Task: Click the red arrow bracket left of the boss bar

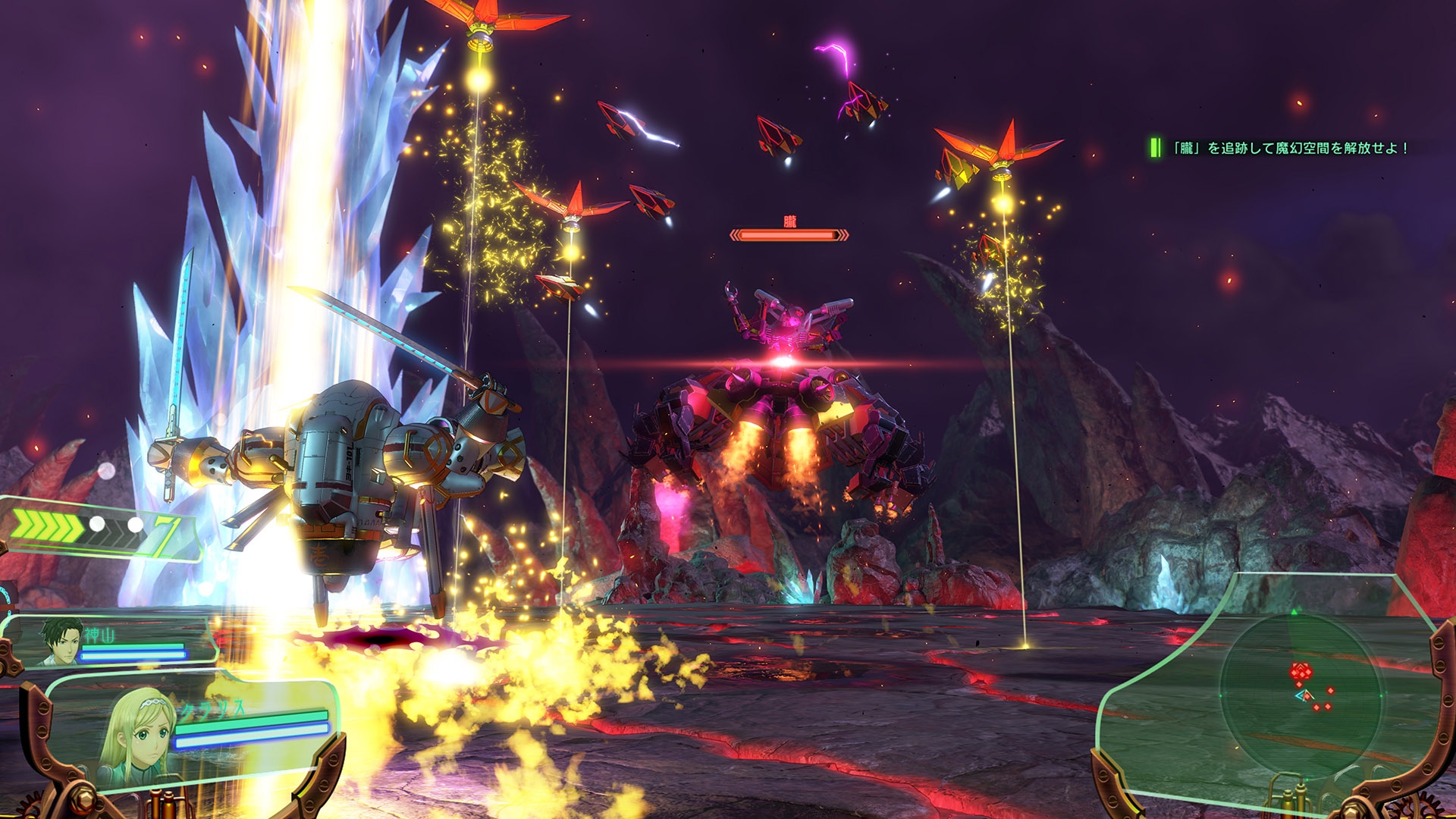Action: coord(734,234)
